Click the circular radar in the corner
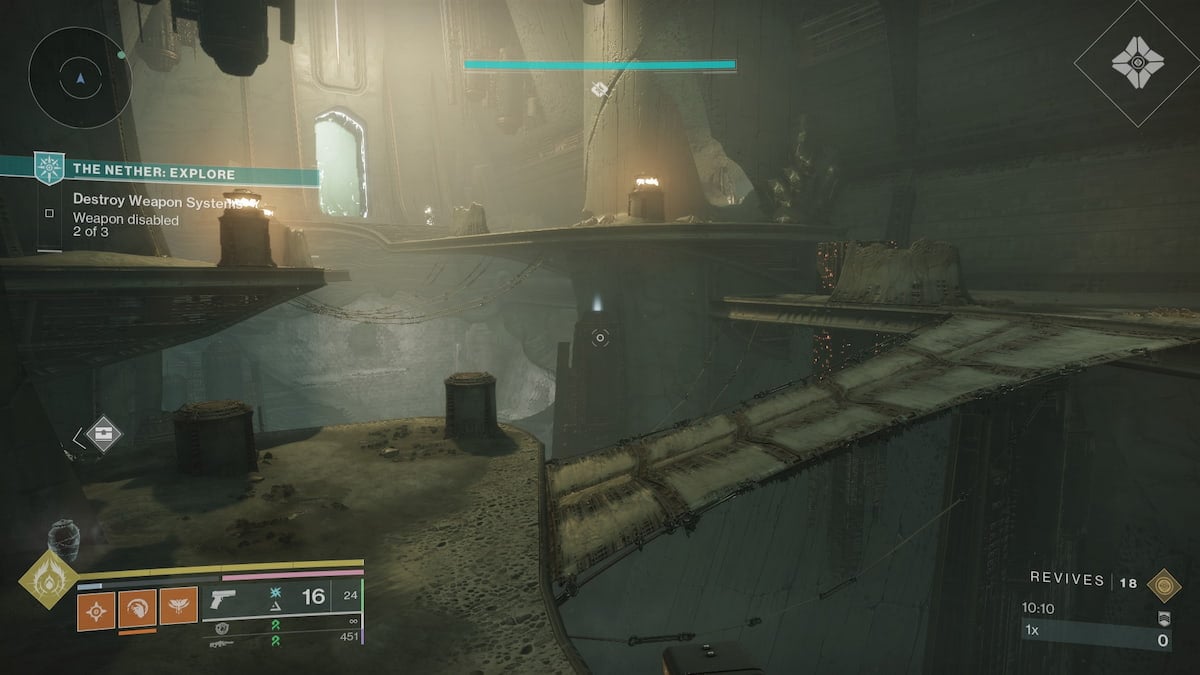Image resolution: width=1200 pixels, height=675 pixels. [x=80, y=77]
